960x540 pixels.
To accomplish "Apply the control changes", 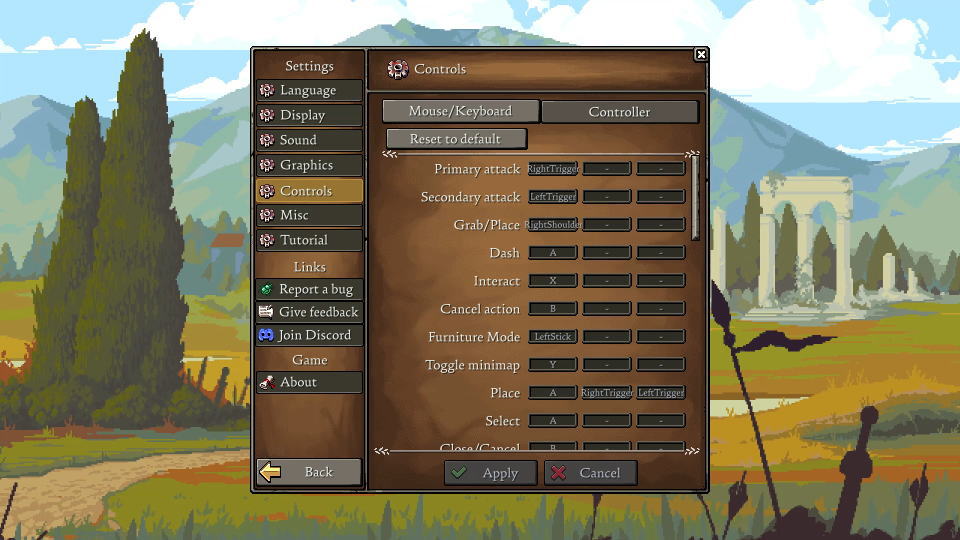I will click(x=490, y=473).
